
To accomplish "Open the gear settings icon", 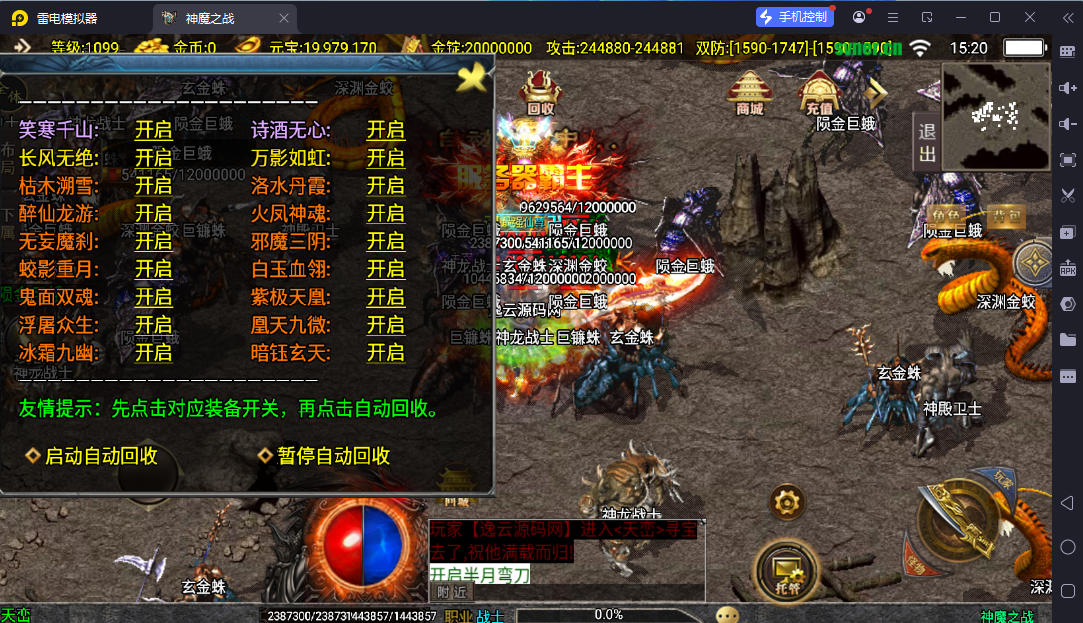I will coord(787,501).
